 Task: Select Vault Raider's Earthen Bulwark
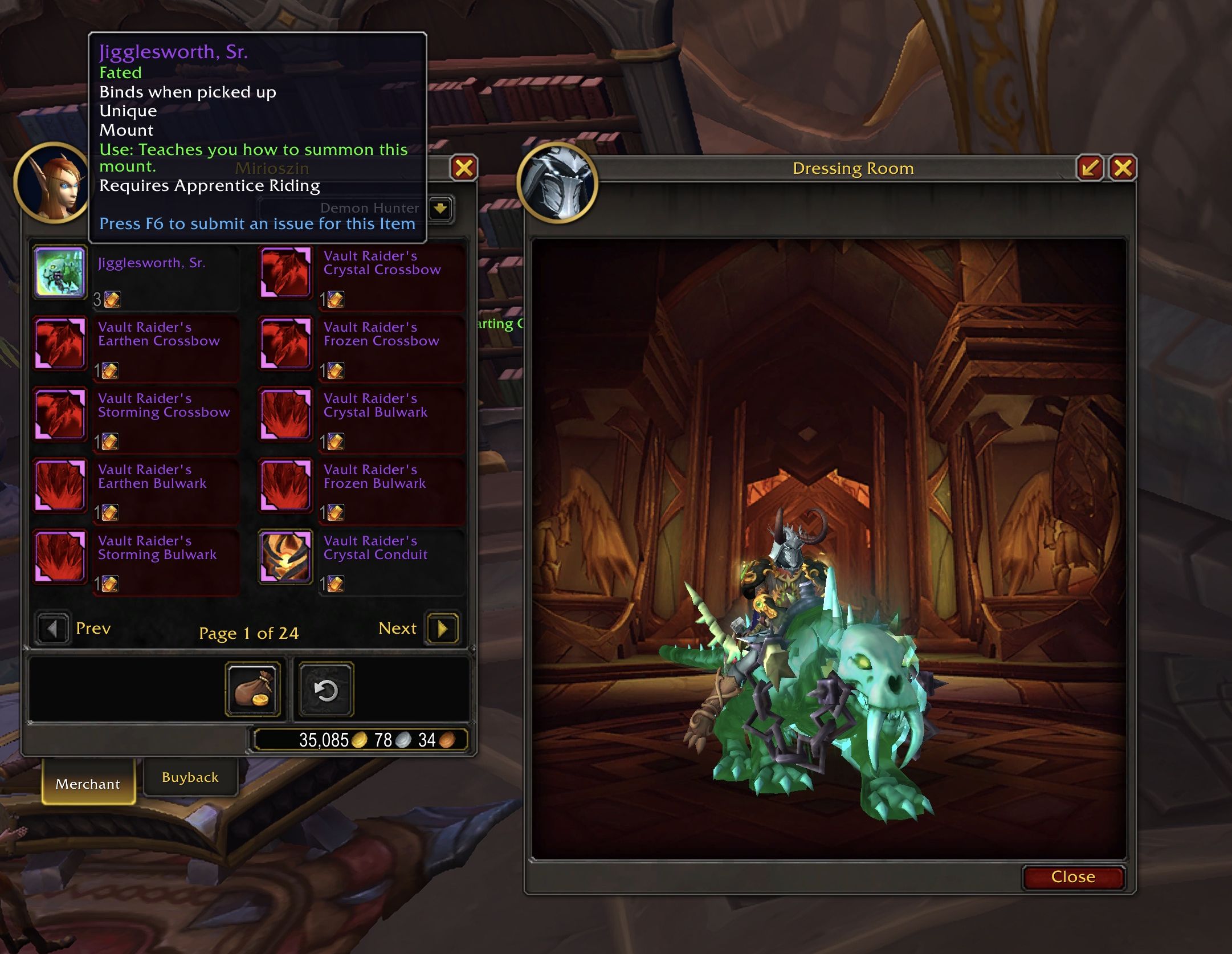59,486
